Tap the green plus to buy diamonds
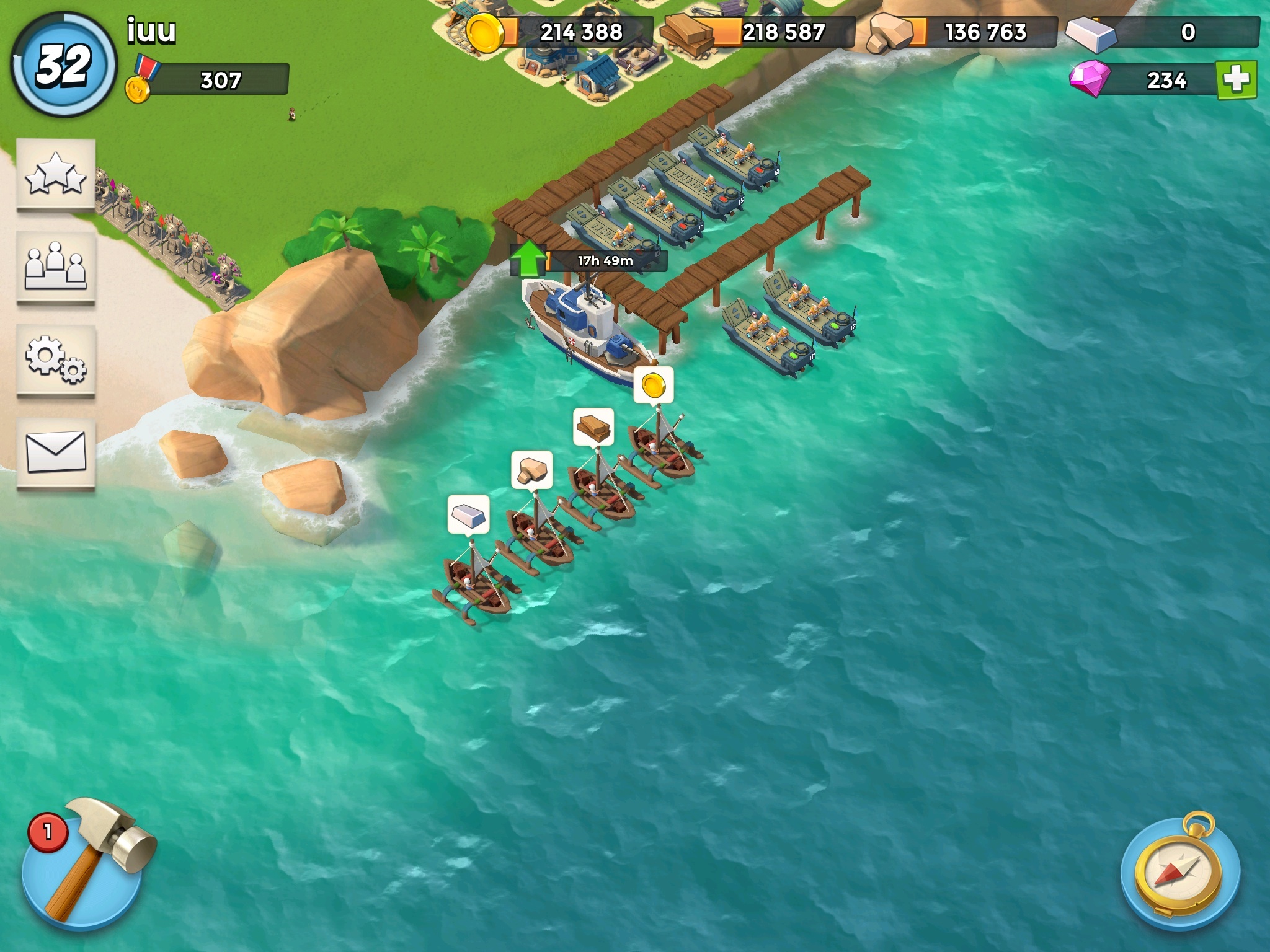Screen dimensions: 1270x952 (1236, 80)
